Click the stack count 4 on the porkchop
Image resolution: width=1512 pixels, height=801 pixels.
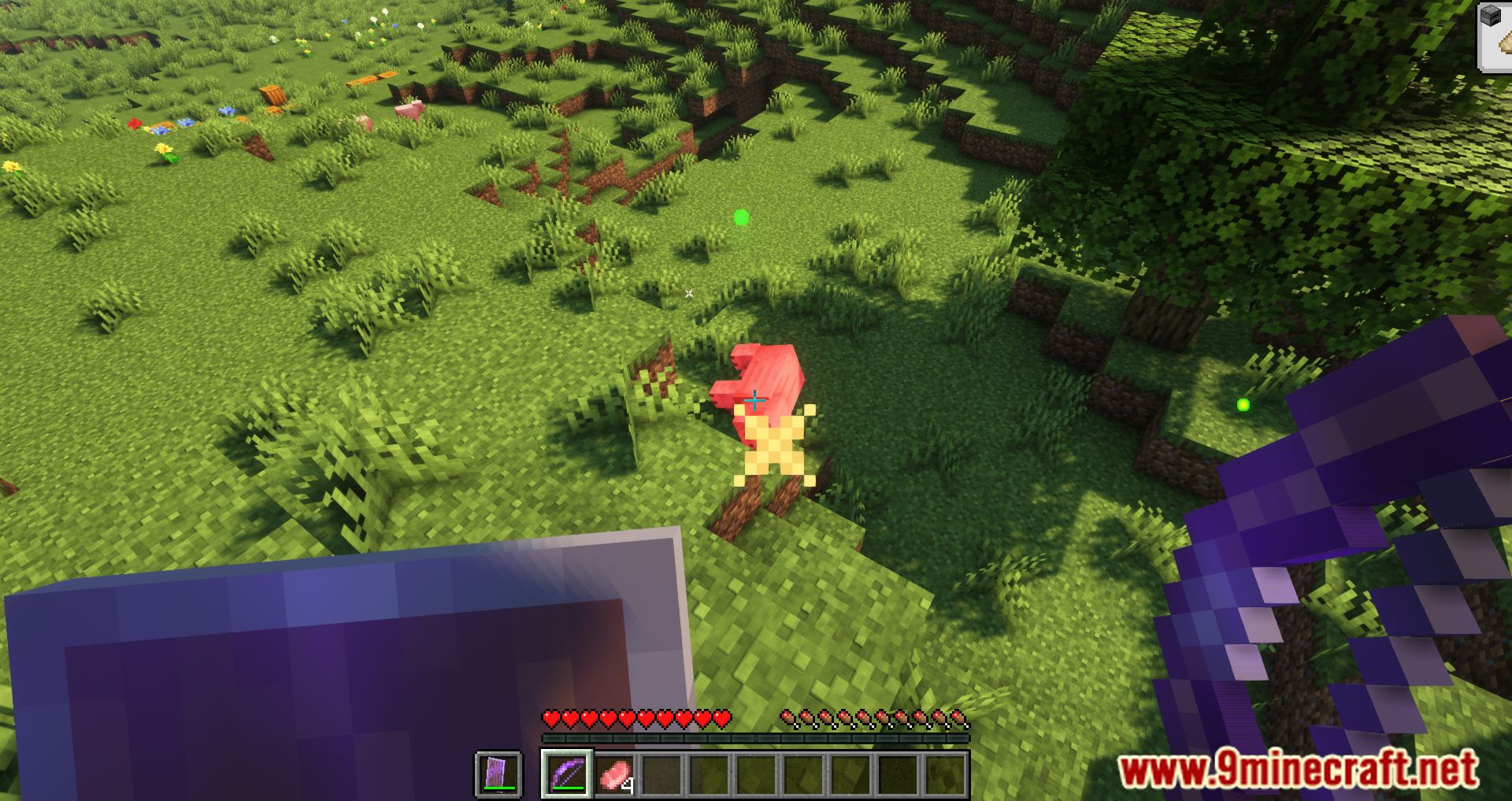click(628, 786)
